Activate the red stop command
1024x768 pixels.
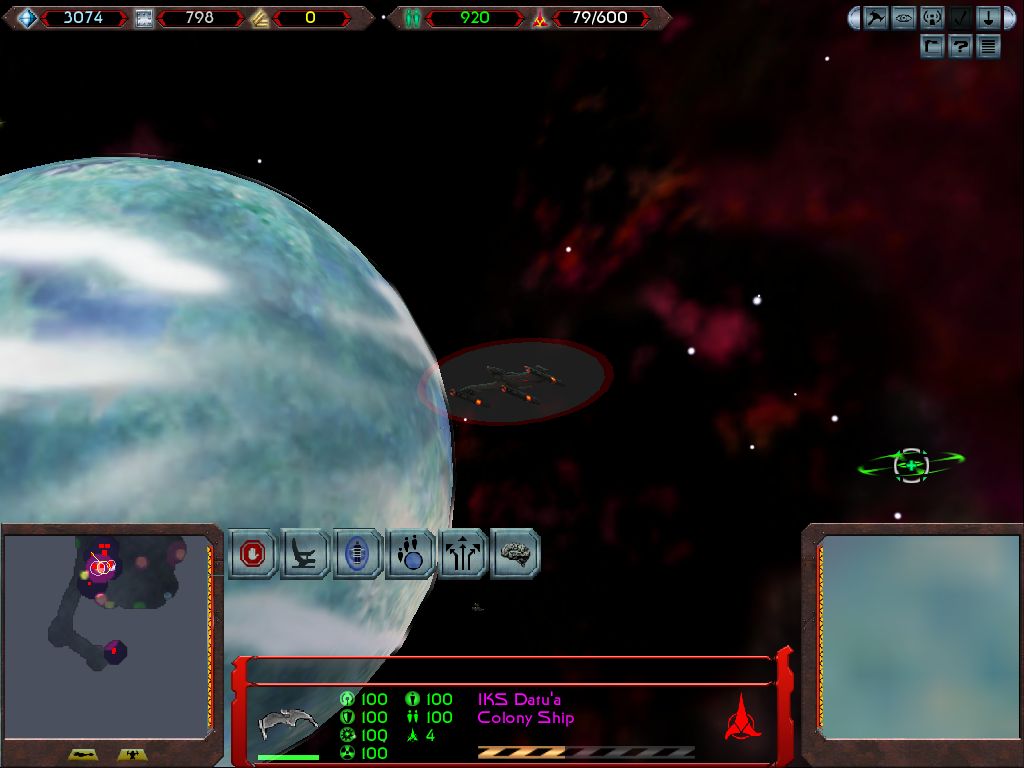254,554
